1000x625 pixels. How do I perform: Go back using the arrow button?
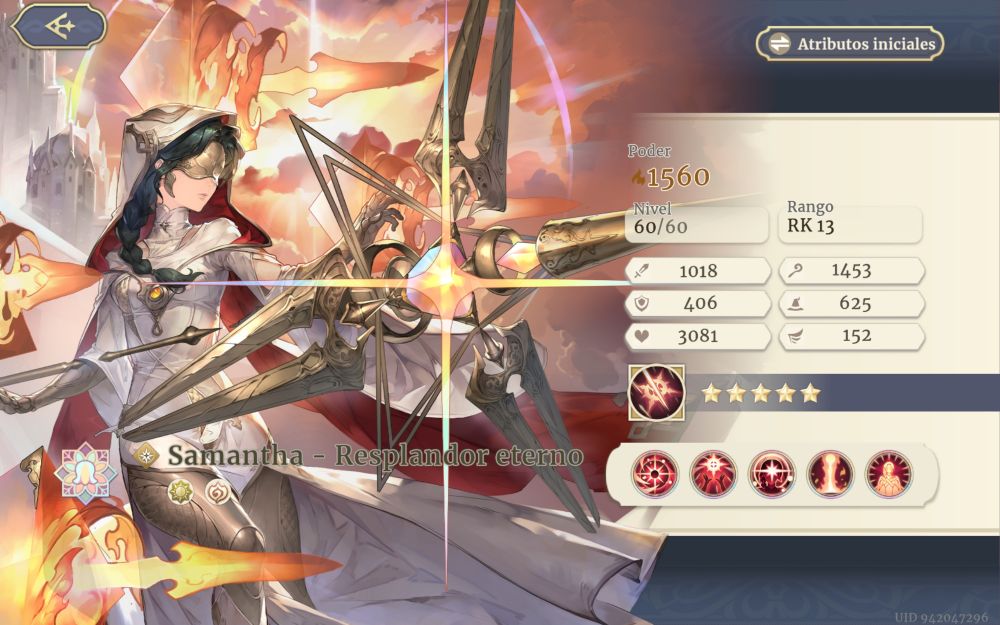pyautogui.click(x=60, y=27)
